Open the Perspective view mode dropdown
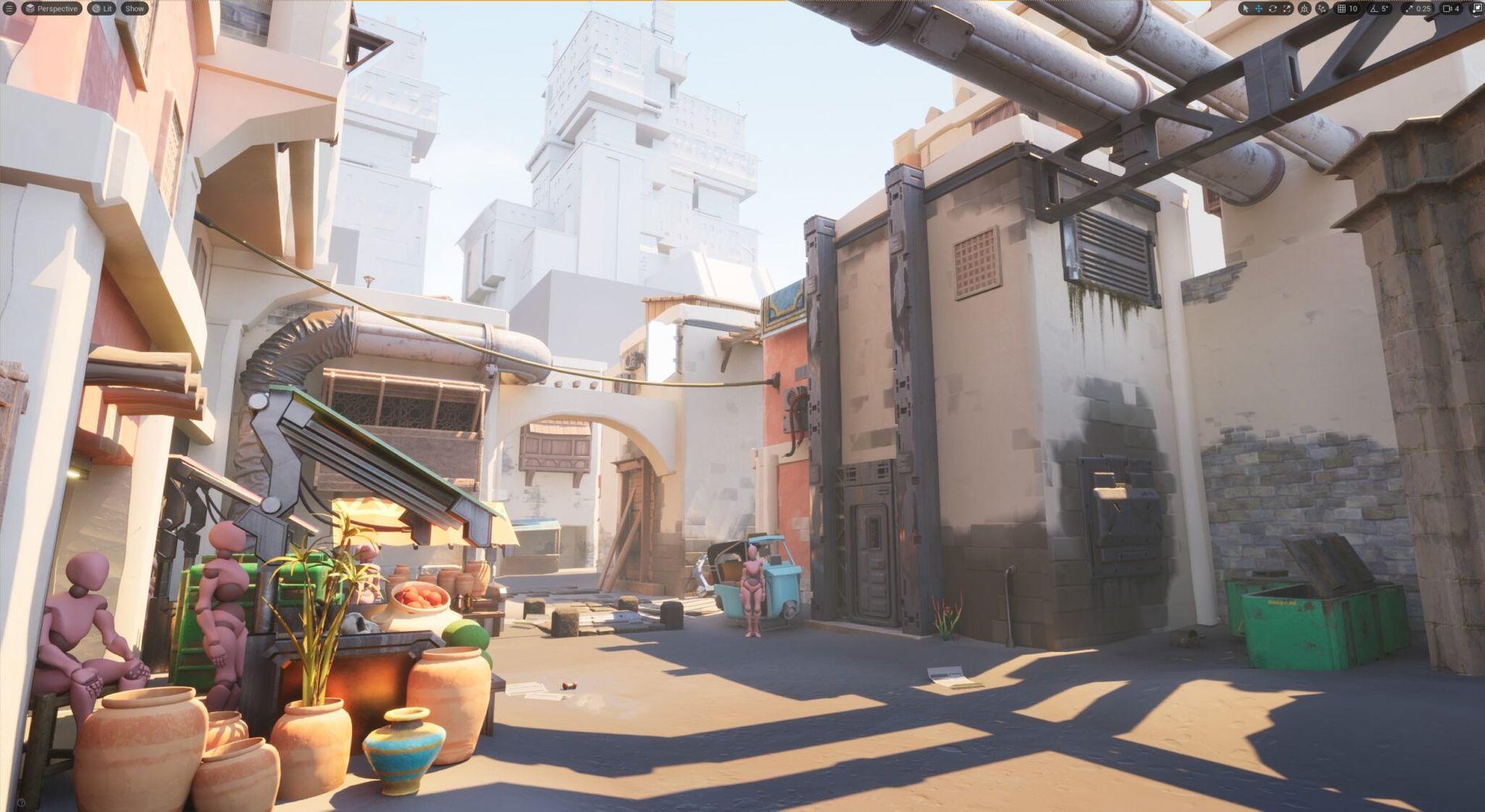Image resolution: width=1485 pixels, height=812 pixels. coord(51,9)
